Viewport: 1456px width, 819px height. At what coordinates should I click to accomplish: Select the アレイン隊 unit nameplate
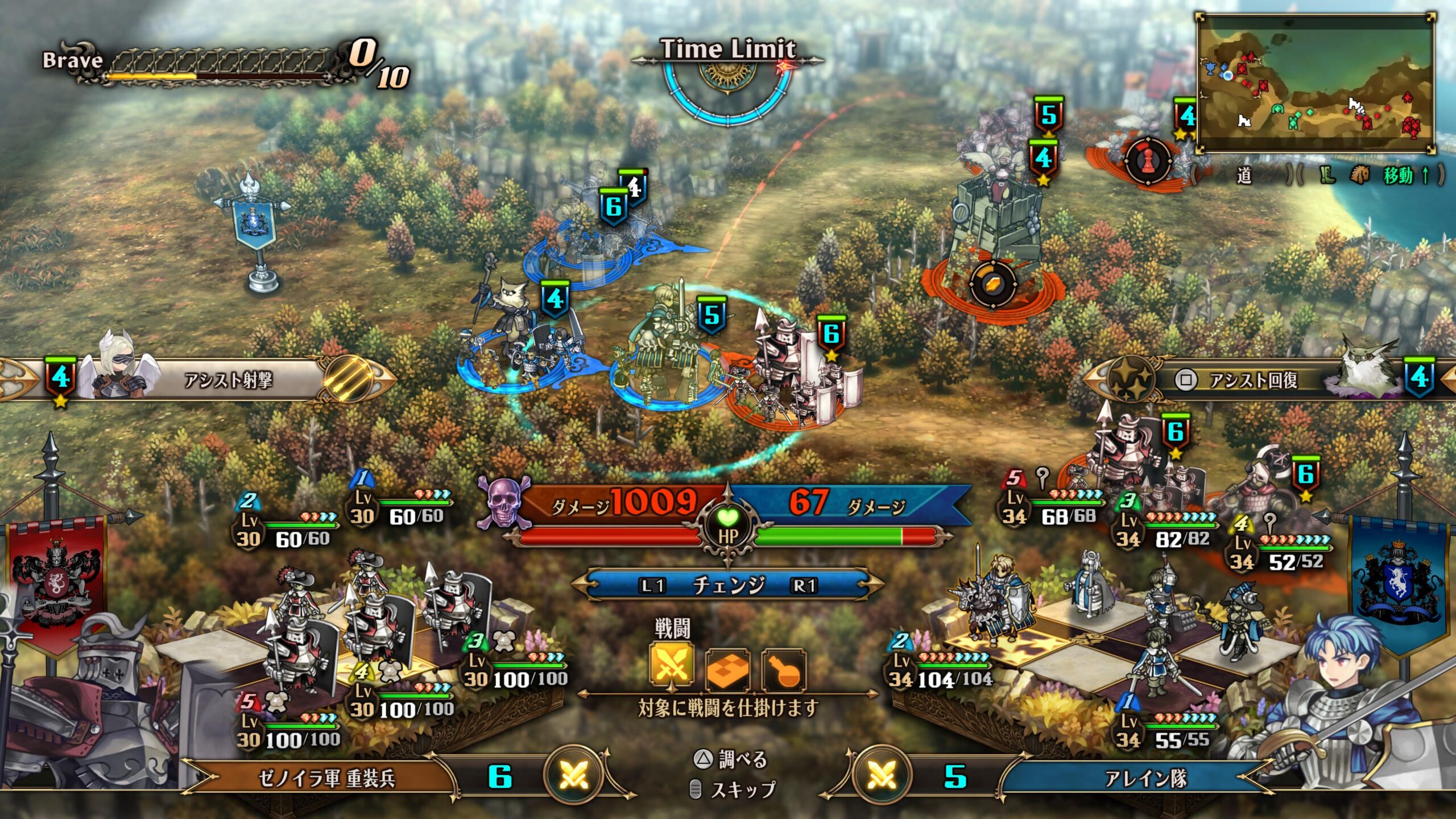(1144, 778)
